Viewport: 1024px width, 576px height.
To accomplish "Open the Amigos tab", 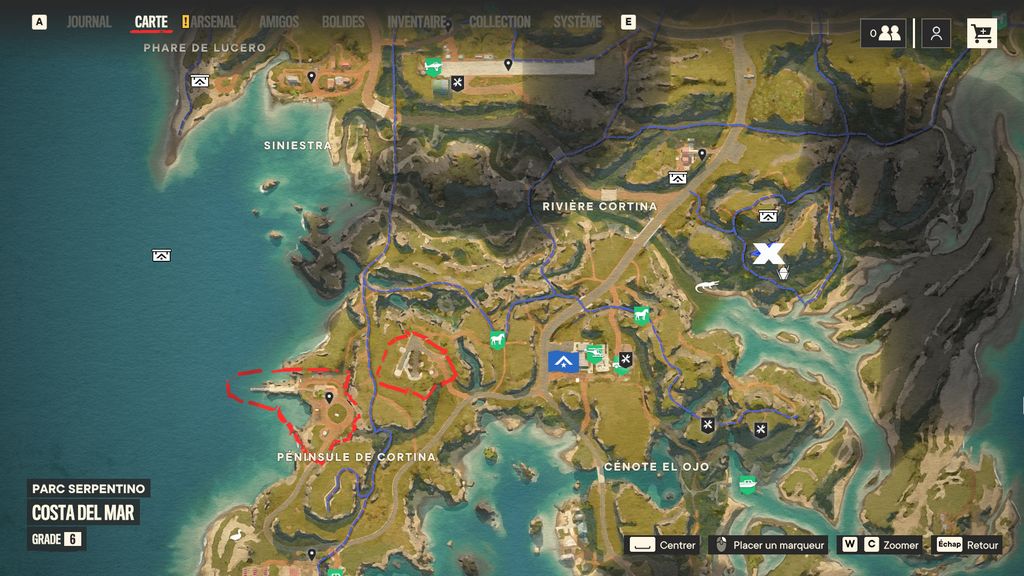I will [278, 22].
